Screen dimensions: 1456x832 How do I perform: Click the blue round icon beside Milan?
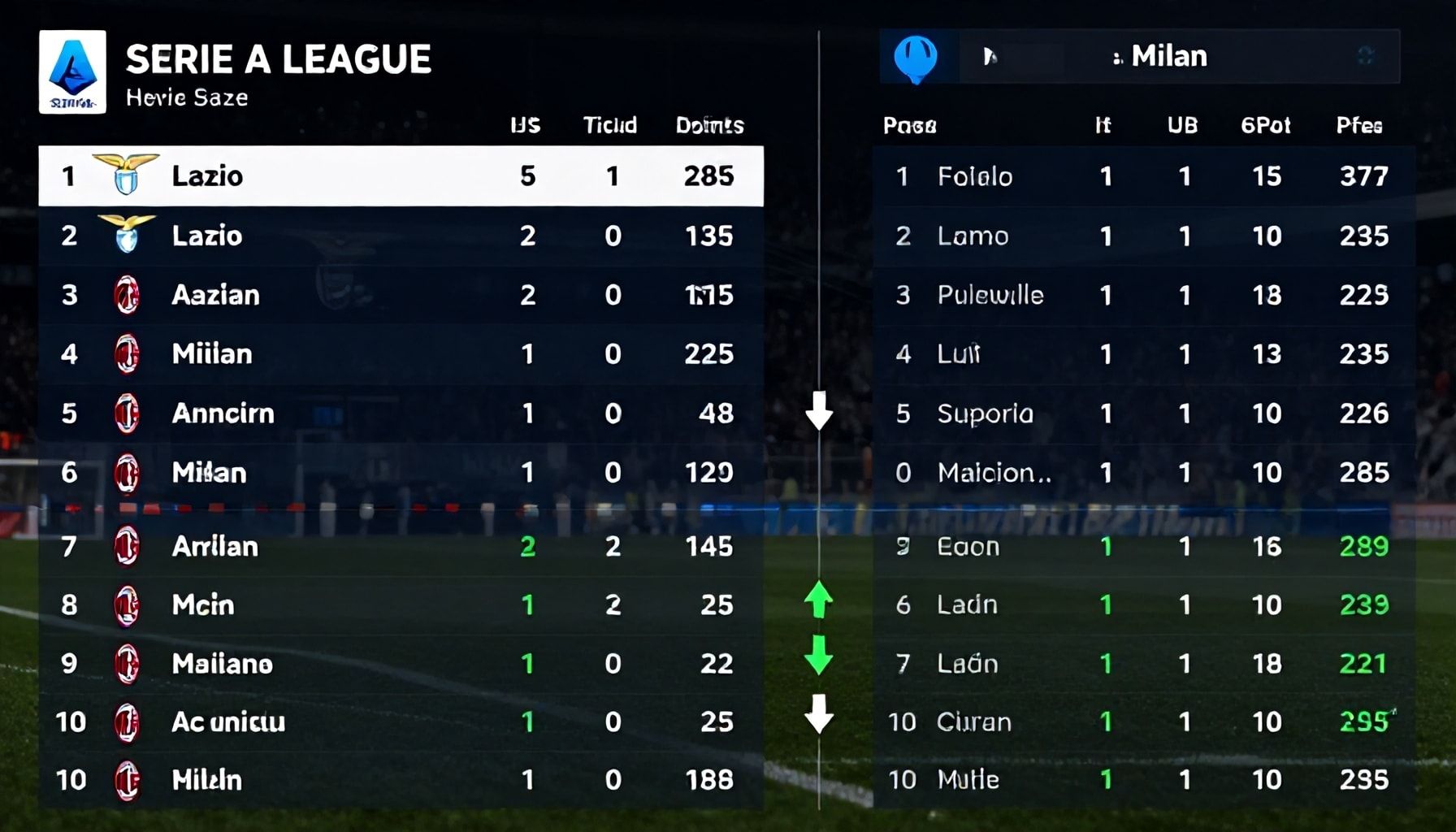[916, 58]
